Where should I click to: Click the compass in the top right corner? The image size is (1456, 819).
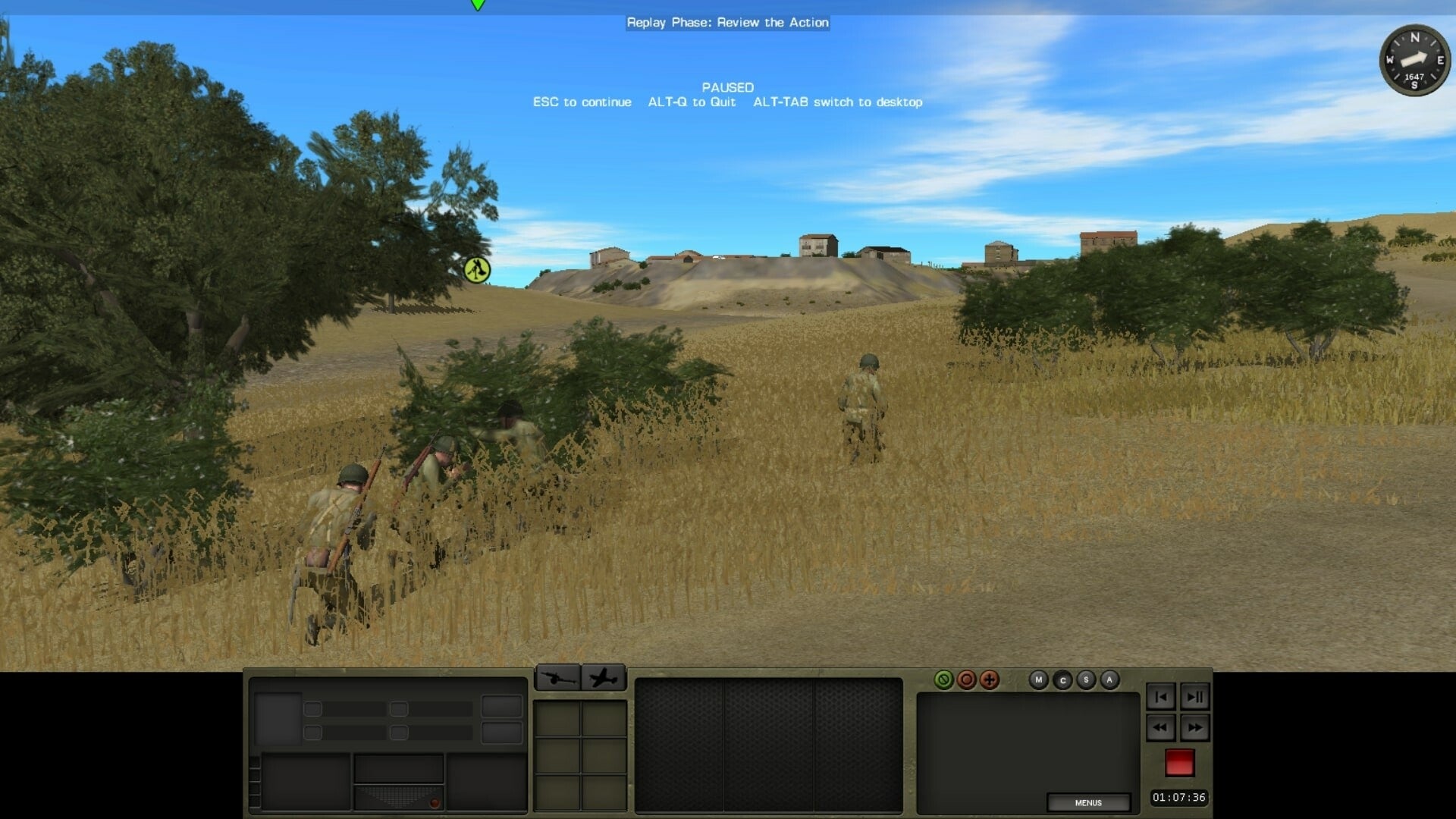[1413, 61]
